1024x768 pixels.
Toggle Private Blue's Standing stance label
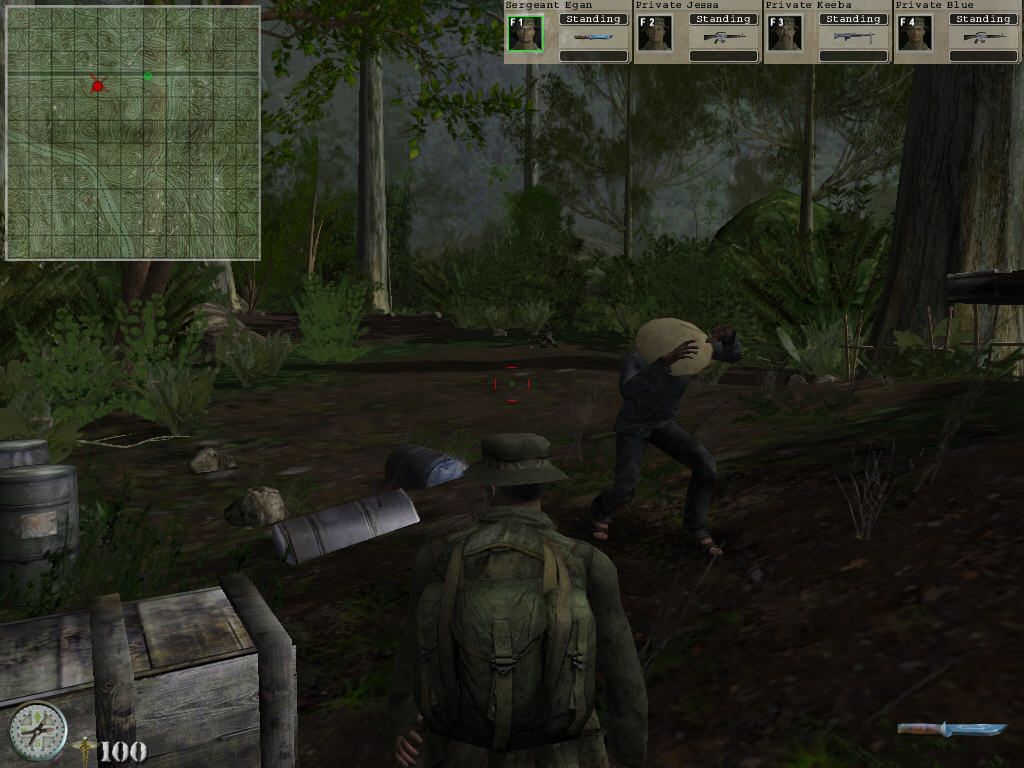983,19
